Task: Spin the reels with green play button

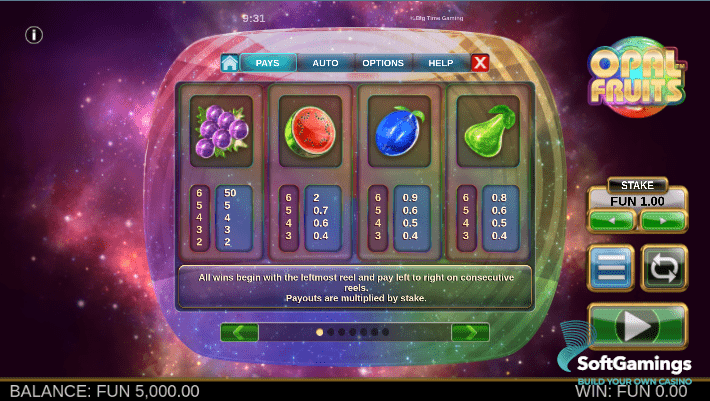Action: point(637,326)
